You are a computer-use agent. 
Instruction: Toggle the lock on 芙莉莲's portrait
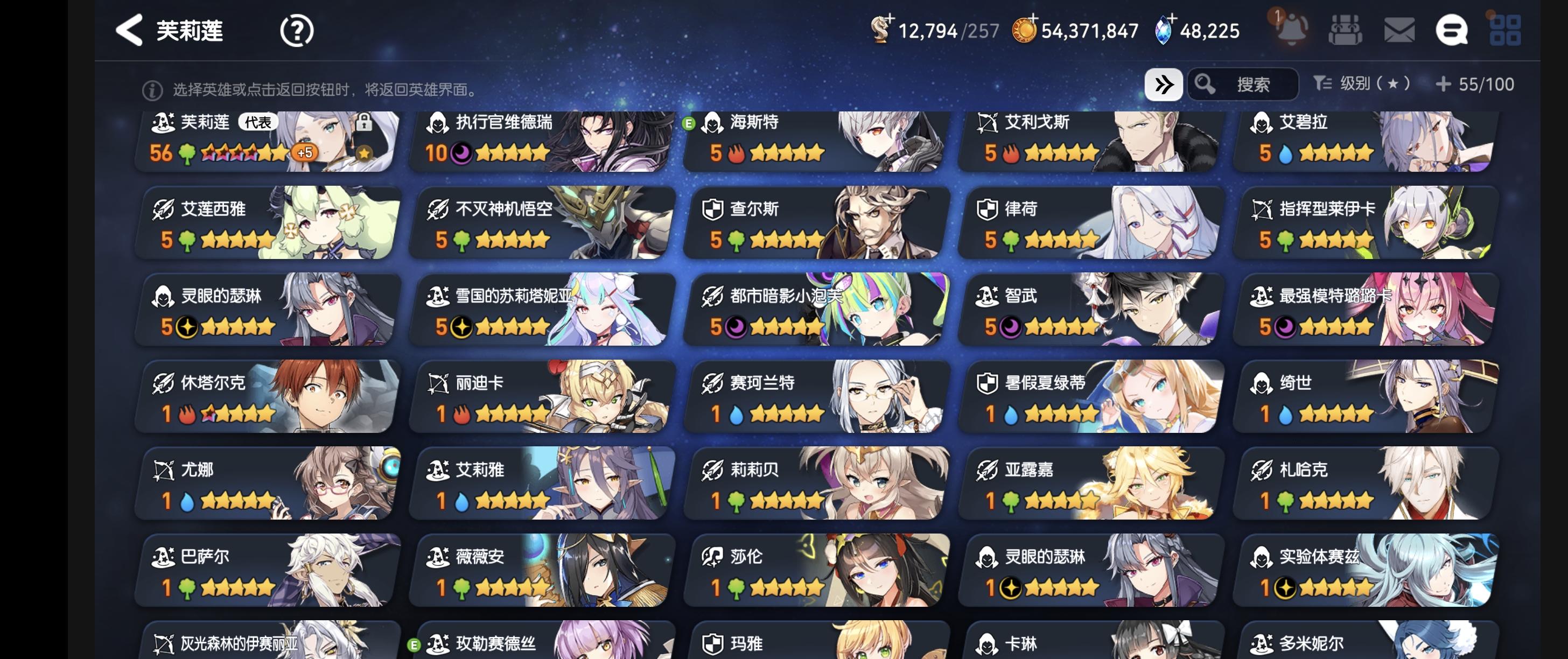(364, 122)
